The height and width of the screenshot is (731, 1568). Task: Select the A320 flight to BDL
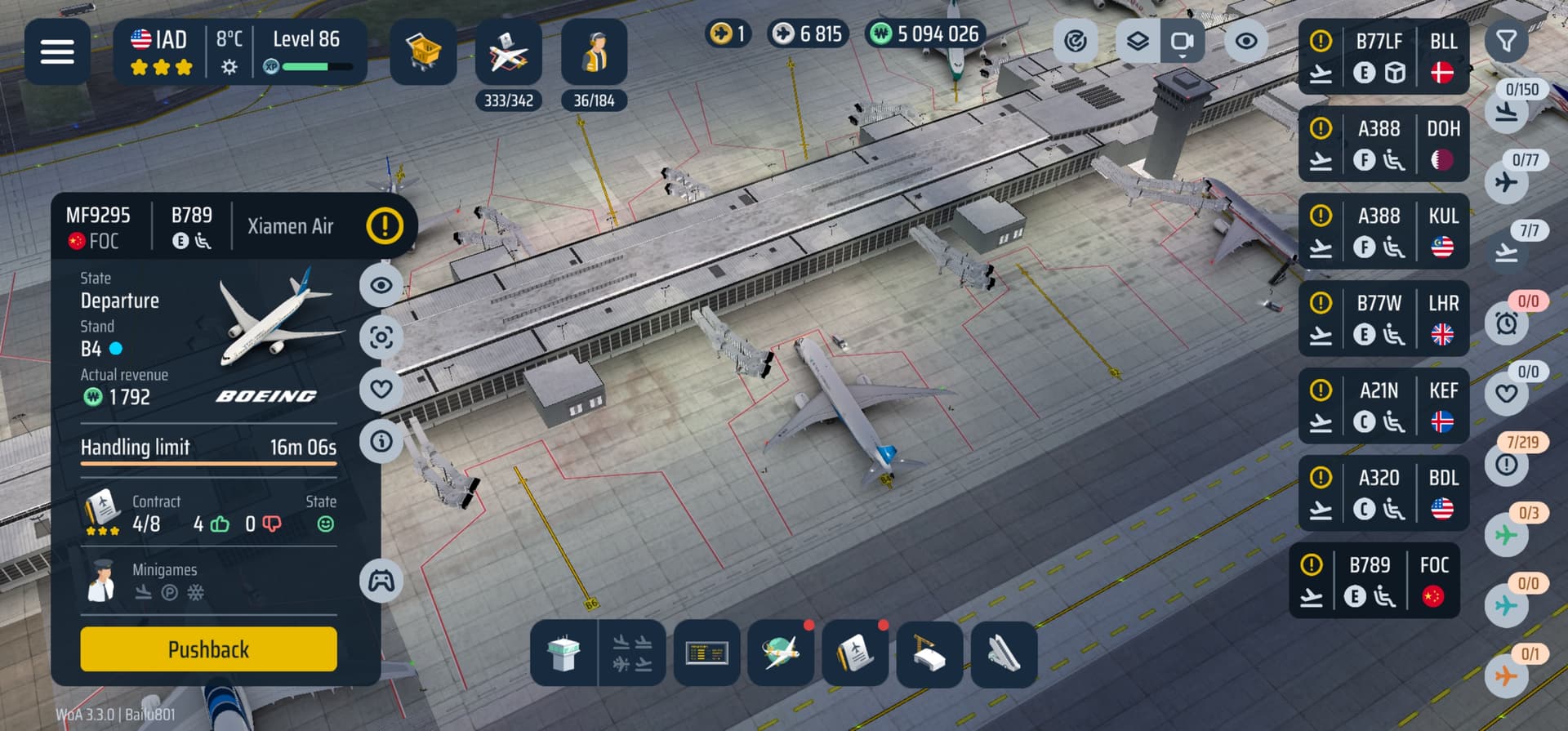tap(1383, 493)
